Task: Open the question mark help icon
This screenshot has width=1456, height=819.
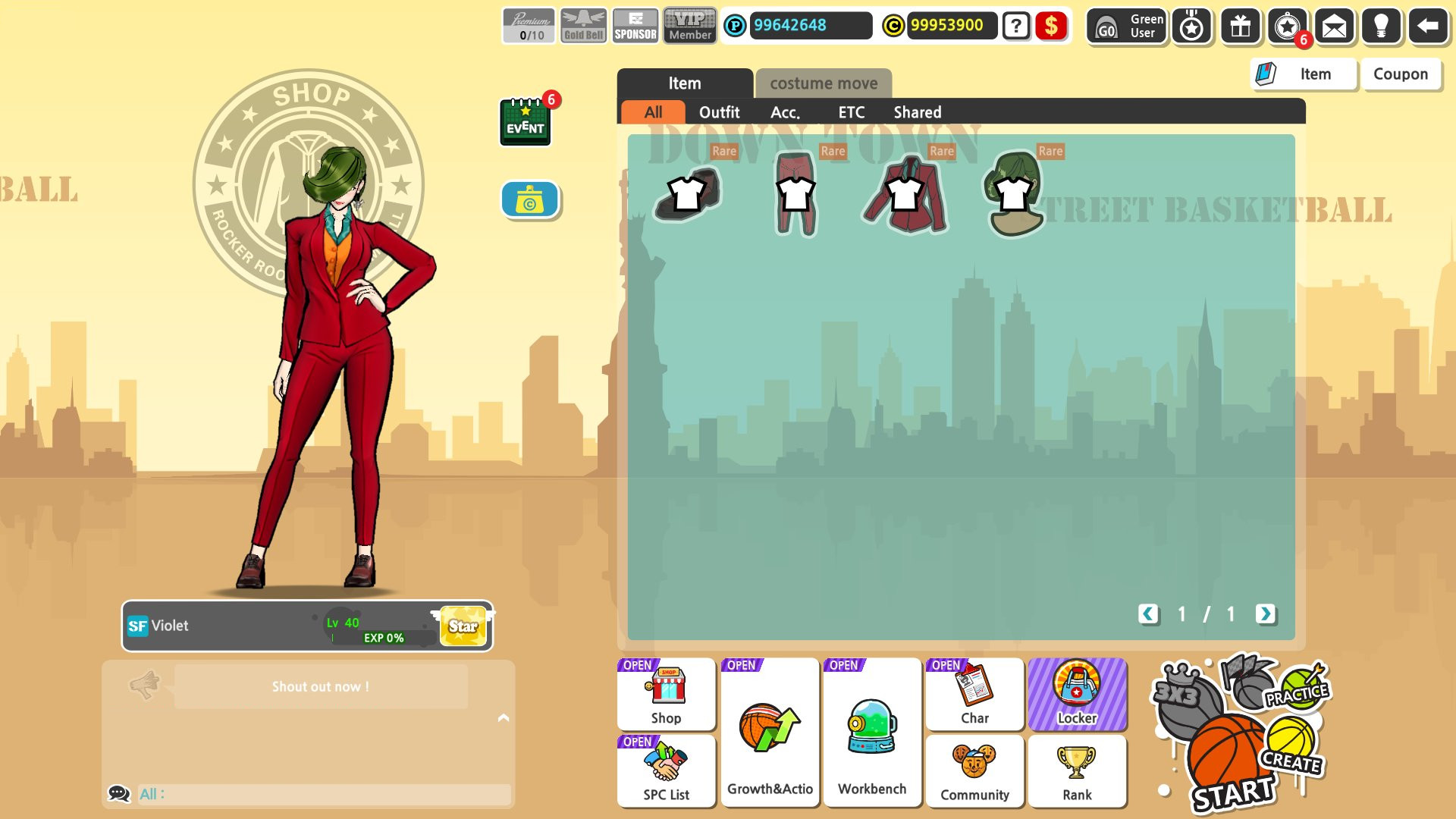Action: point(1015,26)
